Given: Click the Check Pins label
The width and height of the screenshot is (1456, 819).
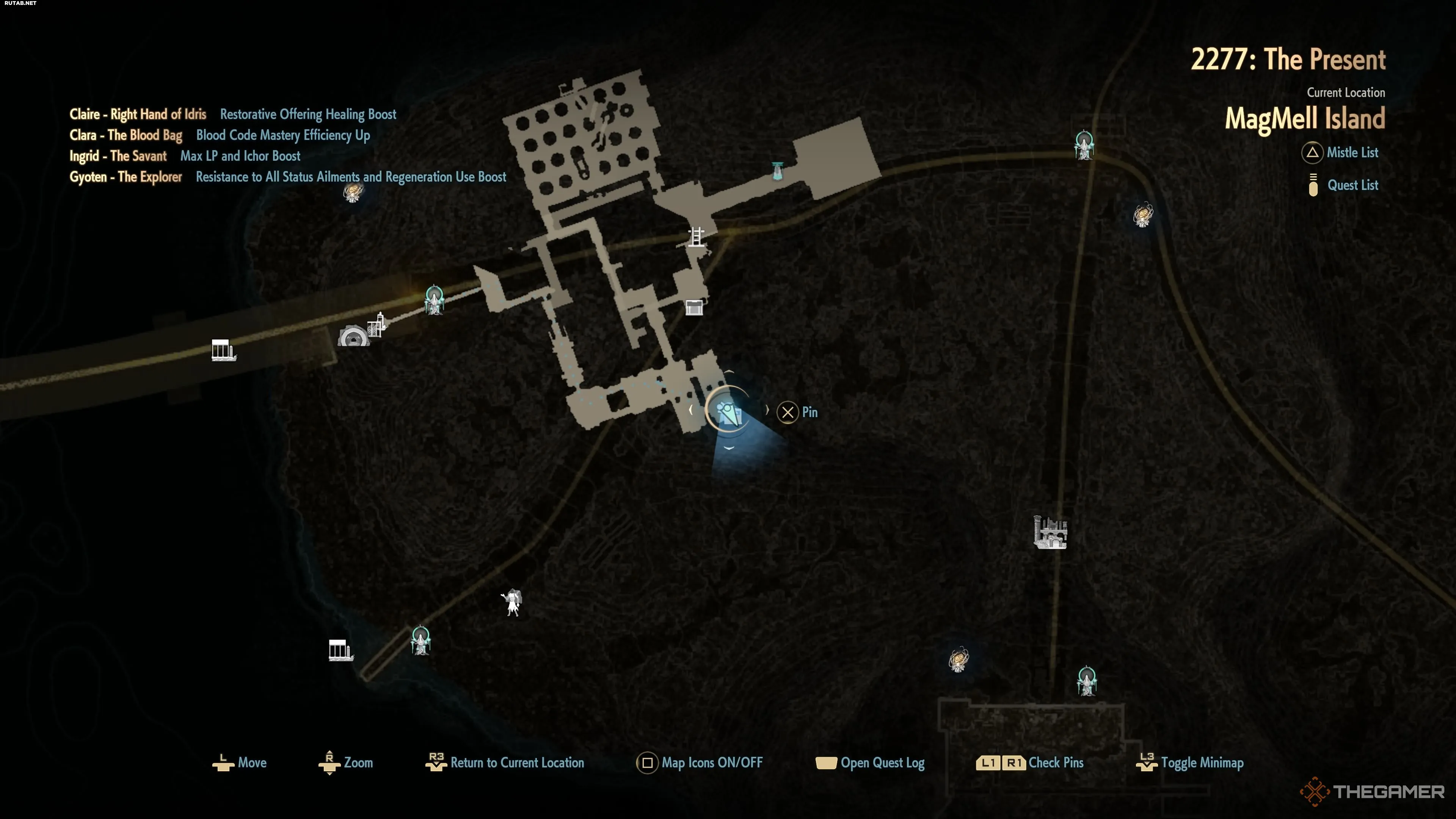Looking at the screenshot, I should tap(1055, 763).
